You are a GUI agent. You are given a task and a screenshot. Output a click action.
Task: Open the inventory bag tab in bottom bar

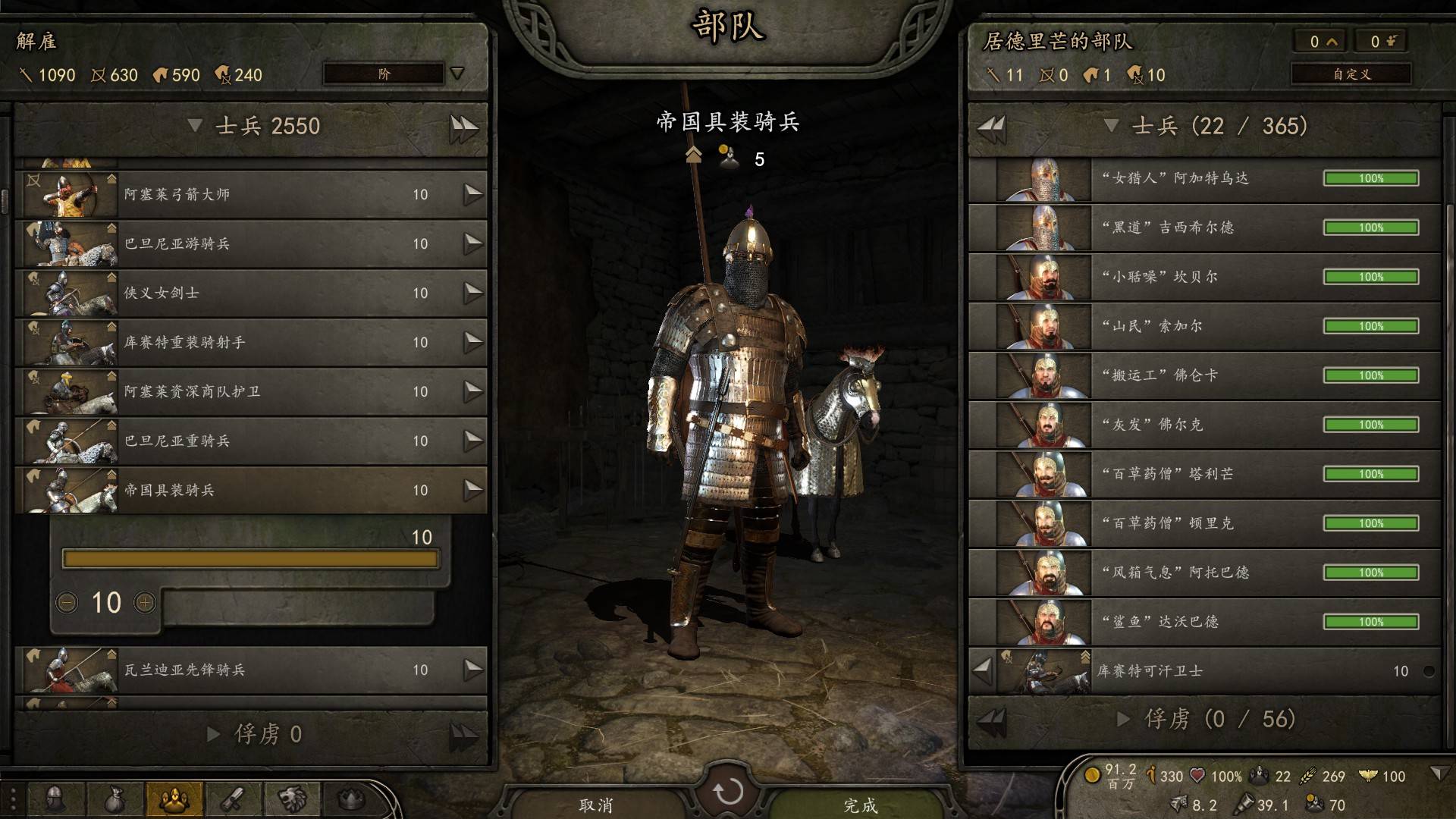pos(115,799)
